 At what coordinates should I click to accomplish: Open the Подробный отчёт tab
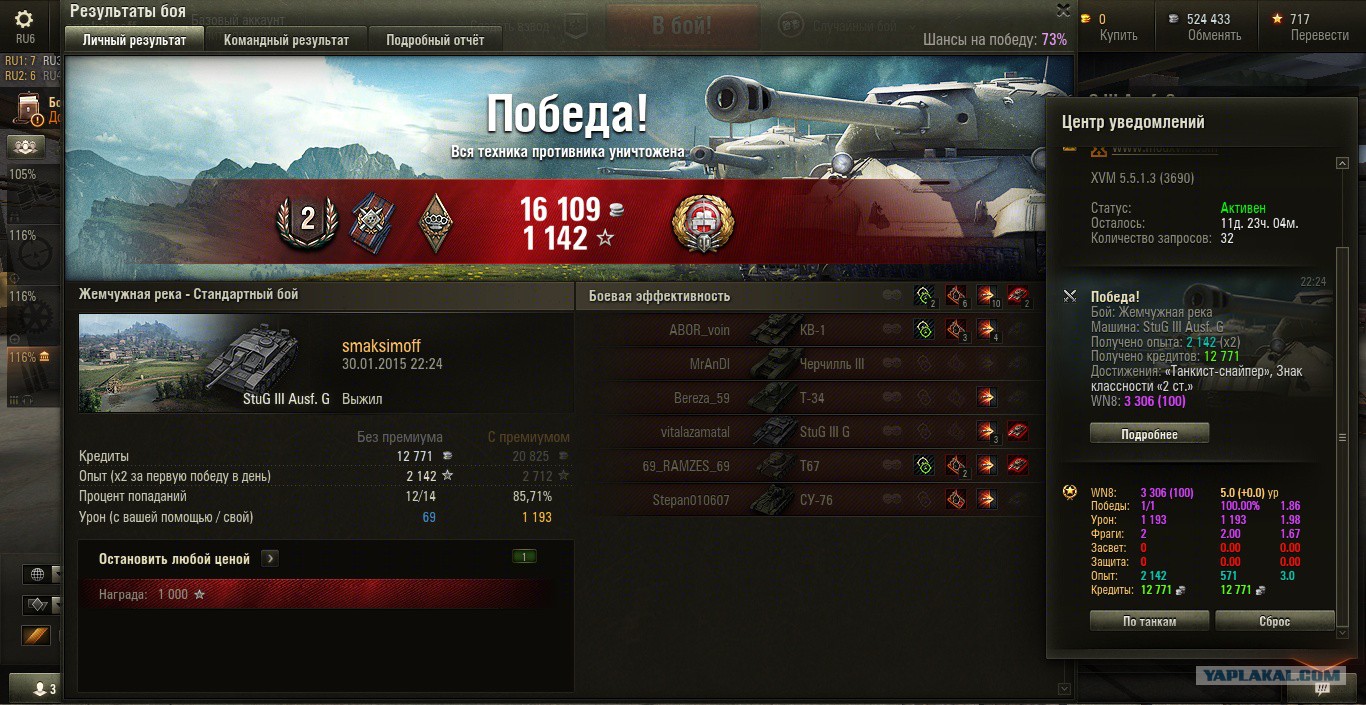(435, 40)
